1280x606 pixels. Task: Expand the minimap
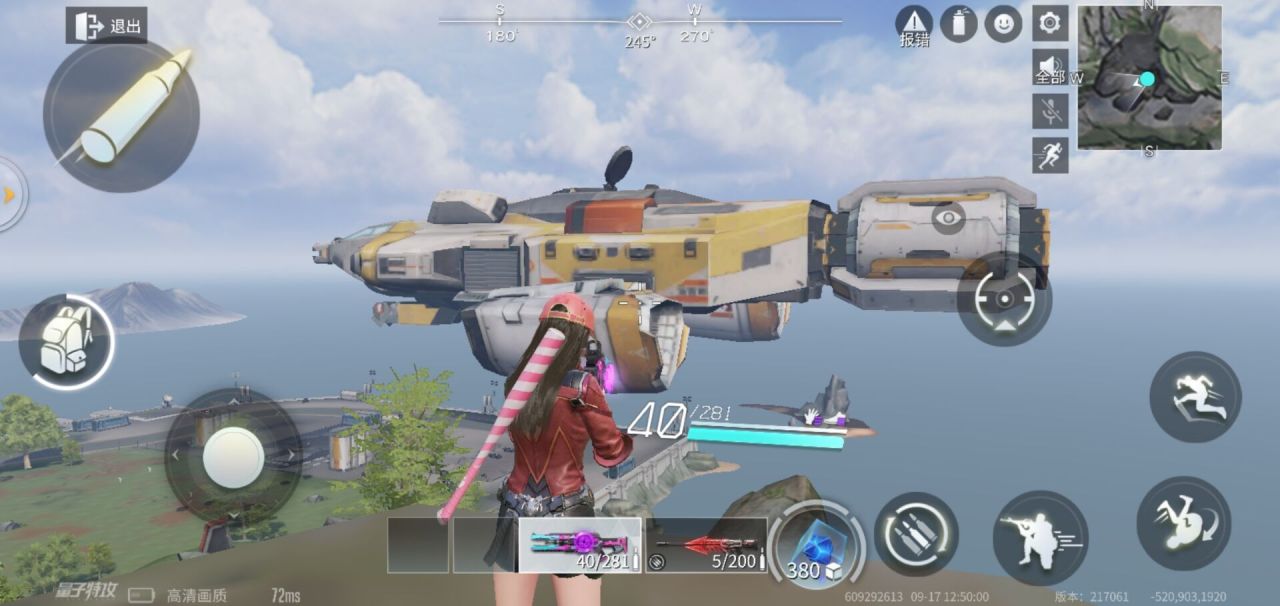[x=1149, y=77]
